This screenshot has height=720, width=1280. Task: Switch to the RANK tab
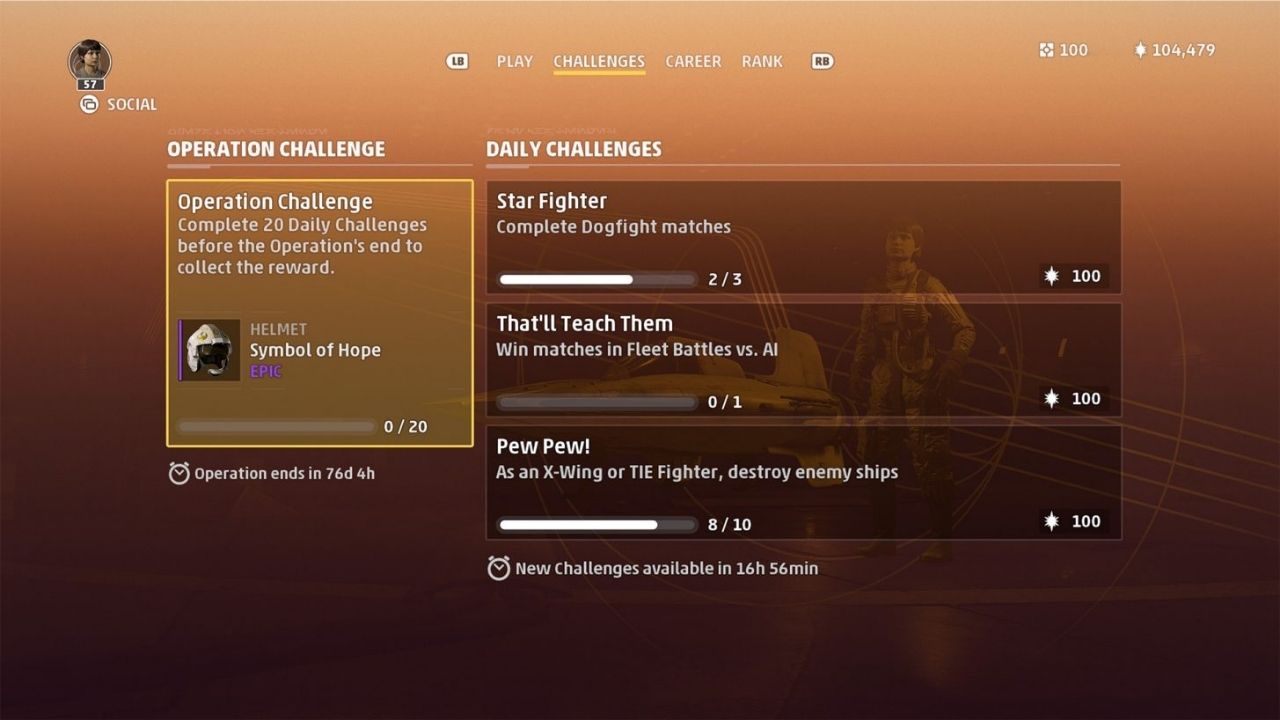click(x=762, y=61)
